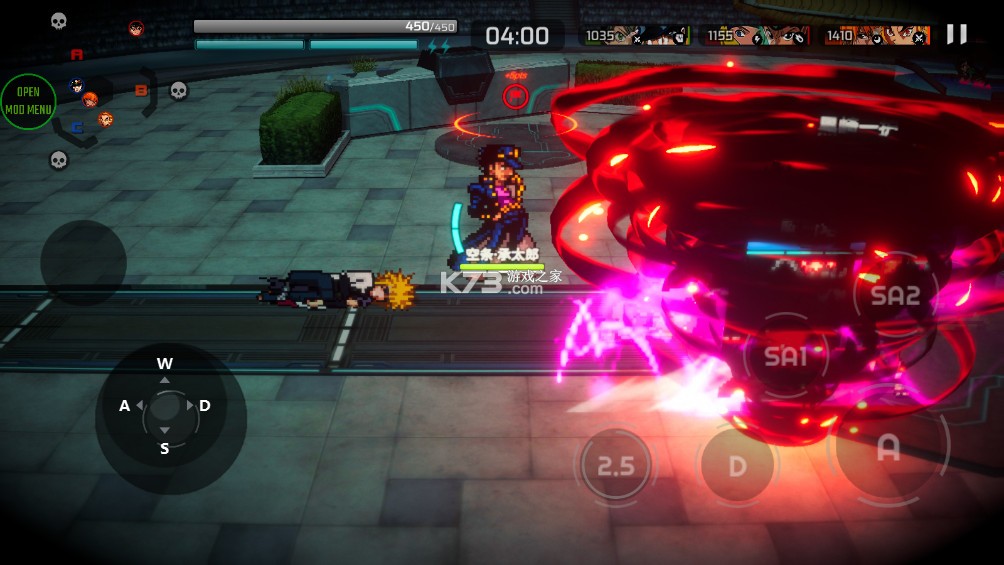Trigger the SA2 special attack
Viewport: 1004px width, 565px height.
coord(894,295)
